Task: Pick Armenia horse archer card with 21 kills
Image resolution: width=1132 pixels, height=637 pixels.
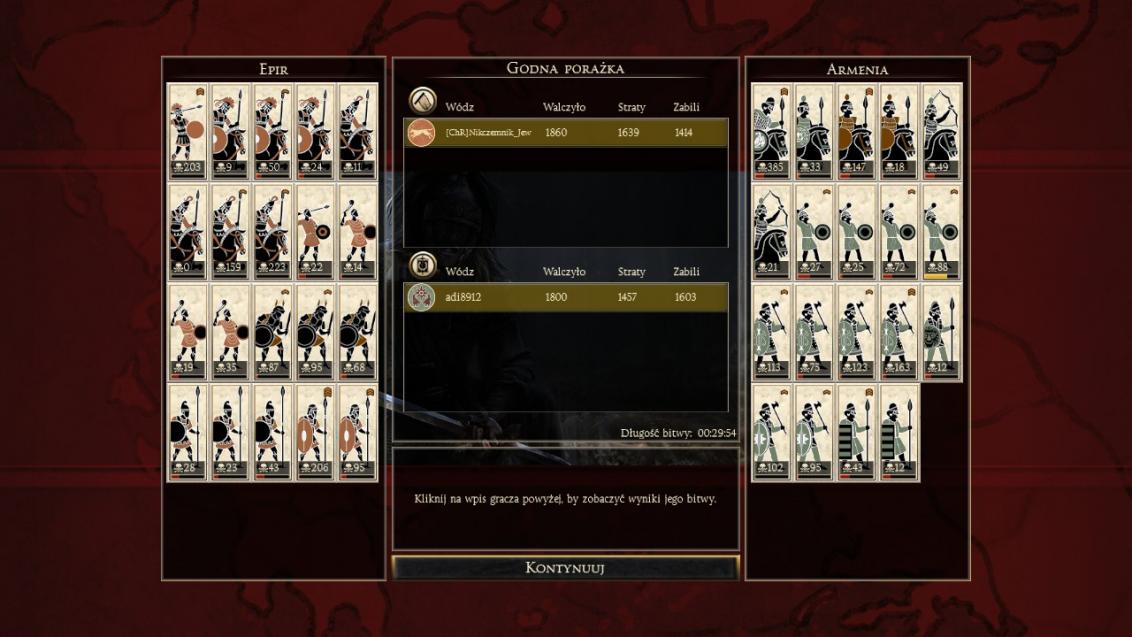Action: 772,231
